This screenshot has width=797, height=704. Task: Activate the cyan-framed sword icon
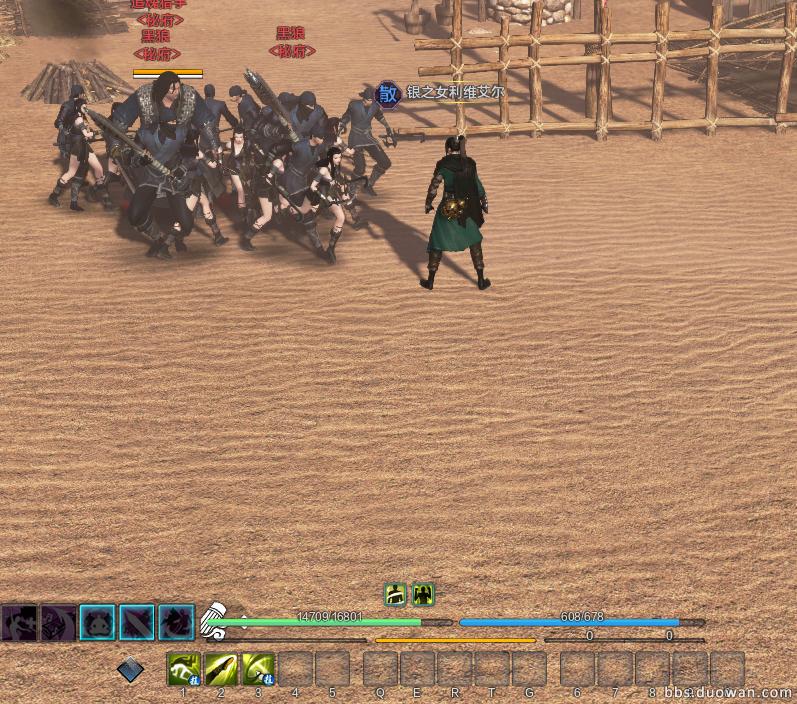tap(137, 622)
